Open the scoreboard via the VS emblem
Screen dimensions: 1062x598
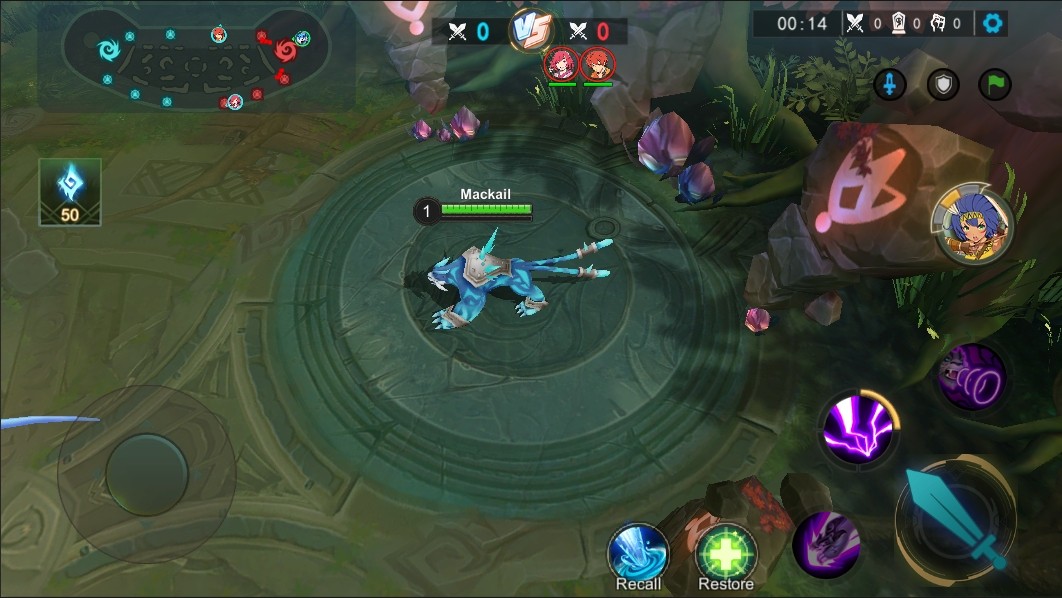tap(530, 30)
